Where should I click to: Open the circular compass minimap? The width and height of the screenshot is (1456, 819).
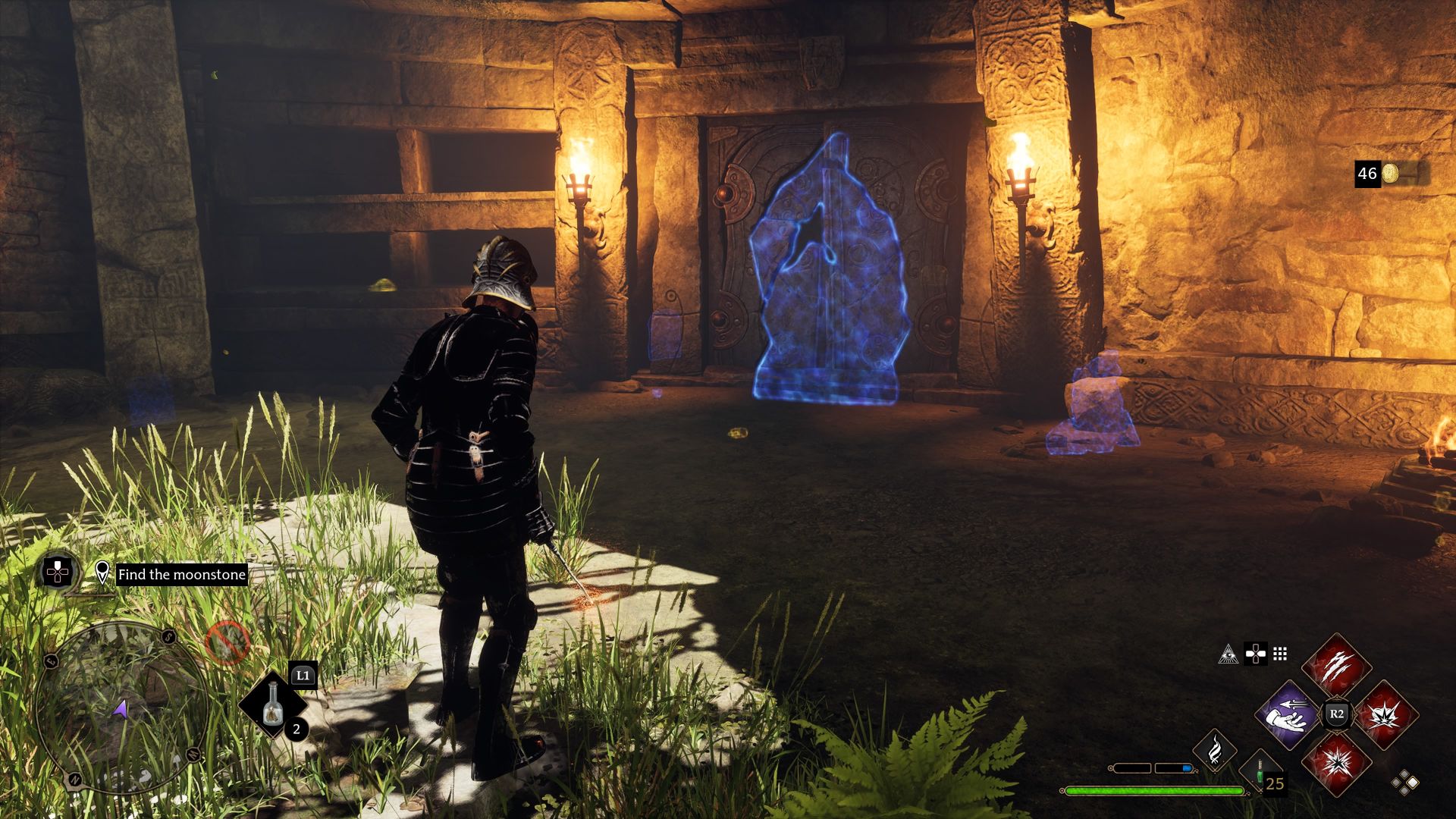(121, 707)
